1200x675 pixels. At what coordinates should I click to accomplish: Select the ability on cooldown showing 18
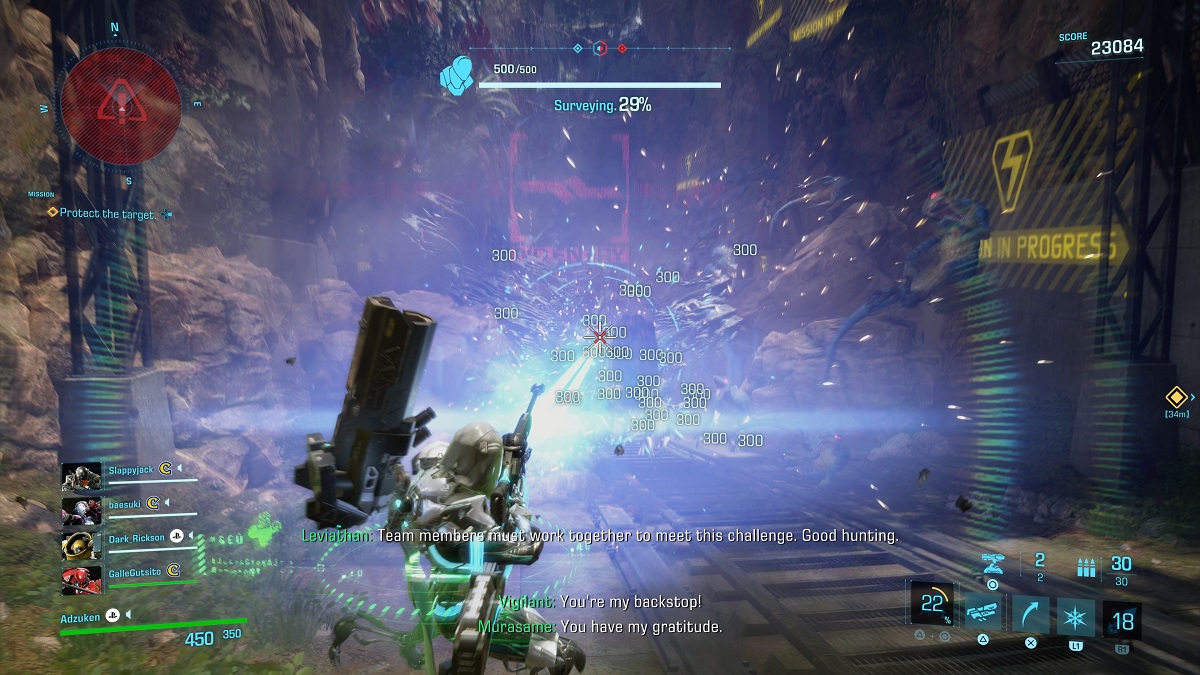(x=1121, y=619)
